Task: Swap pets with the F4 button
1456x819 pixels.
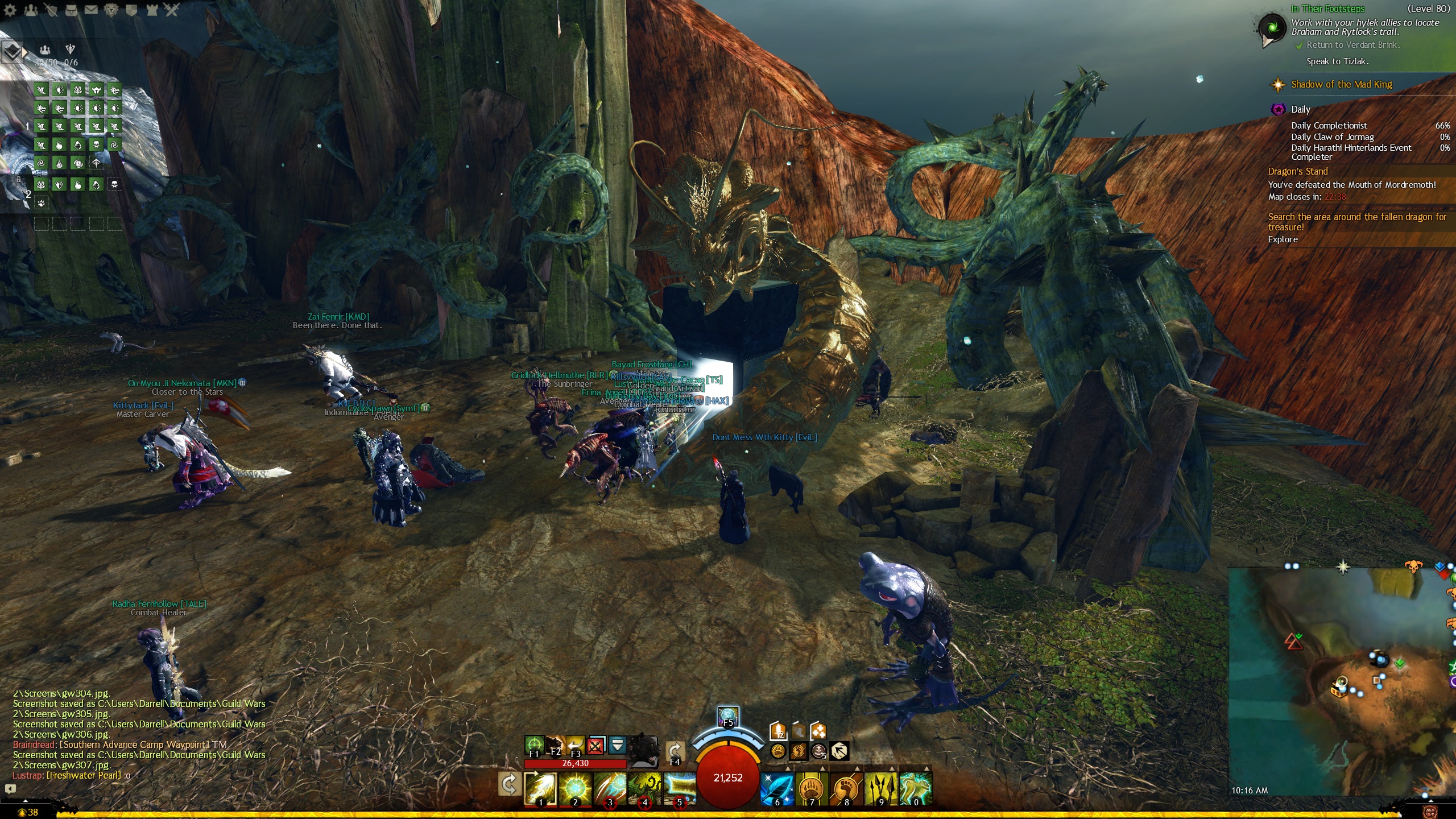Action: 675,752
